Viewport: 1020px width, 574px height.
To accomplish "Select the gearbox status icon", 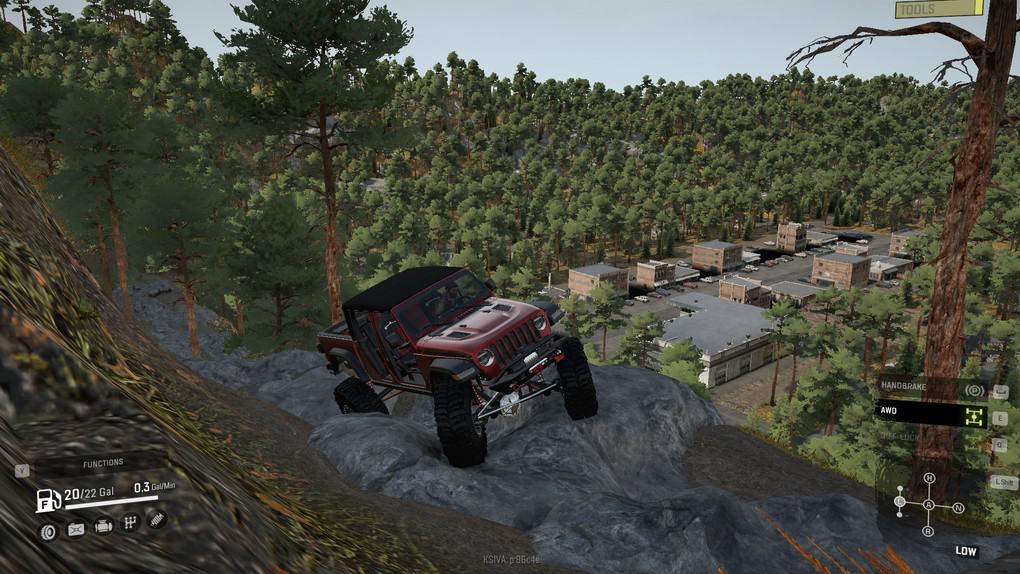I will coord(130,523).
